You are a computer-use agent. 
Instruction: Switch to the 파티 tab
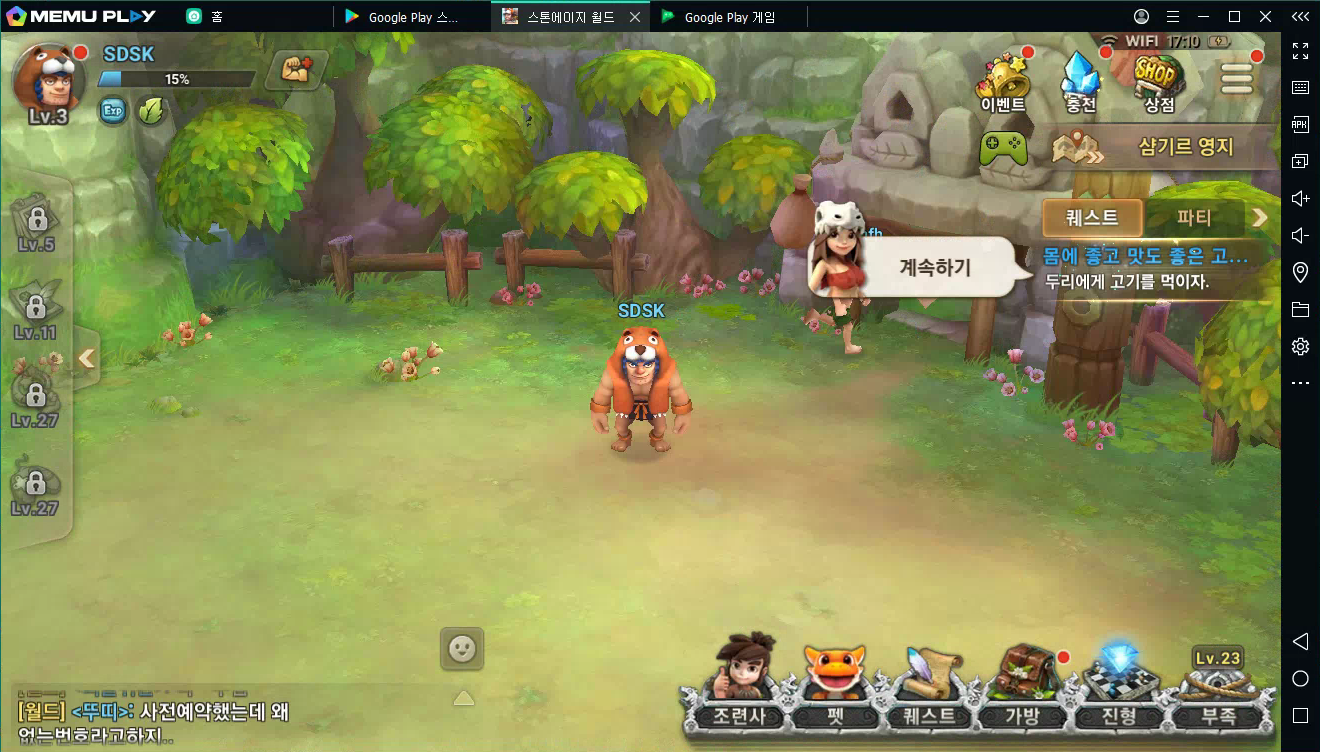[x=1194, y=217]
